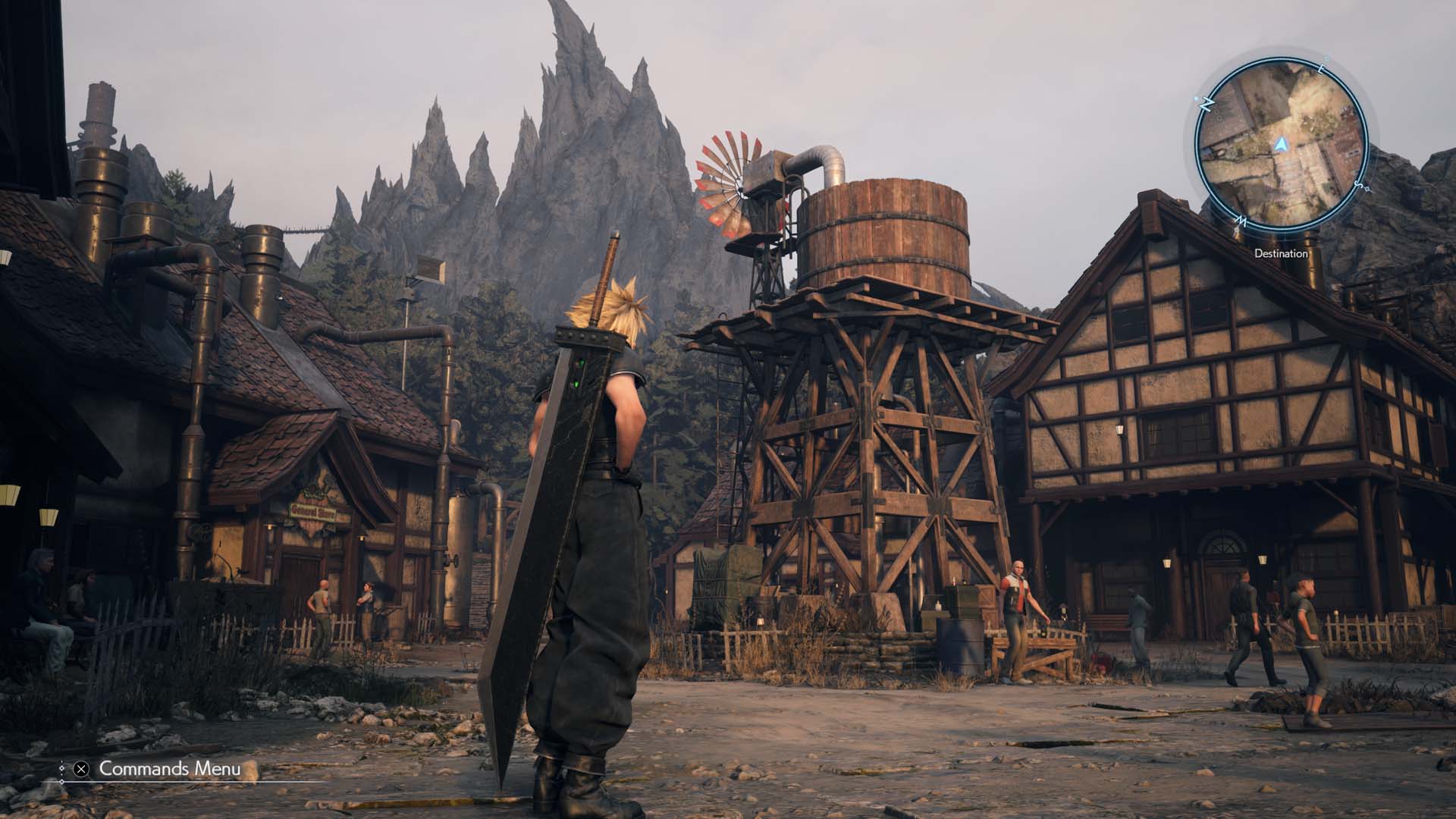Select the player arrow in the minimap center

point(1281,144)
